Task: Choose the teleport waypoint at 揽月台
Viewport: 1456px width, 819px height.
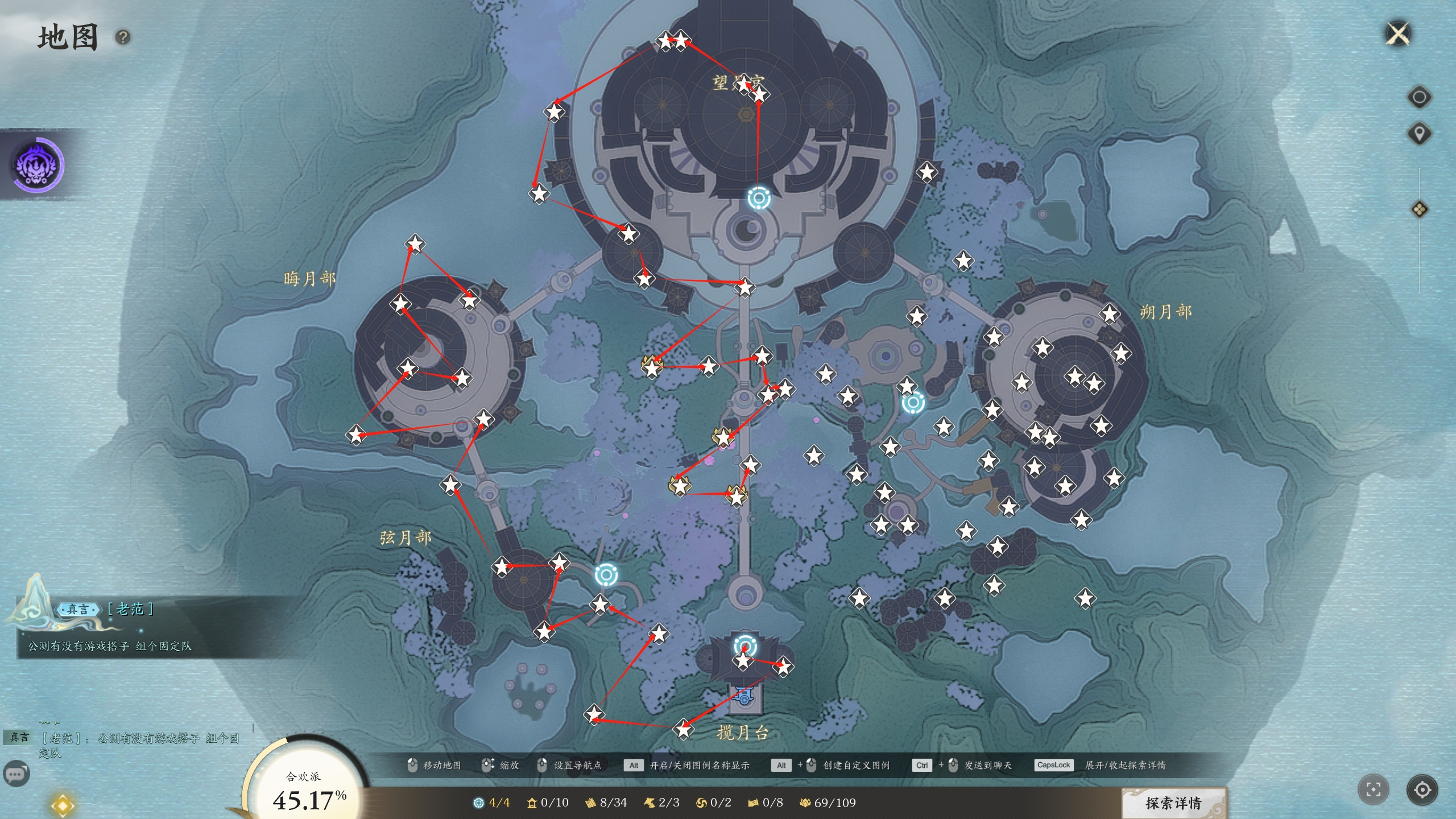Action: pyautogui.click(x=744, y=647)
